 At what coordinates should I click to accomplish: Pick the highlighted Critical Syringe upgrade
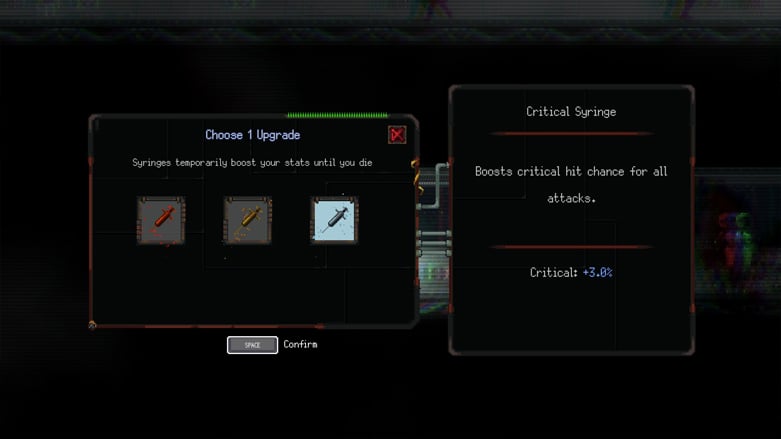334,220
